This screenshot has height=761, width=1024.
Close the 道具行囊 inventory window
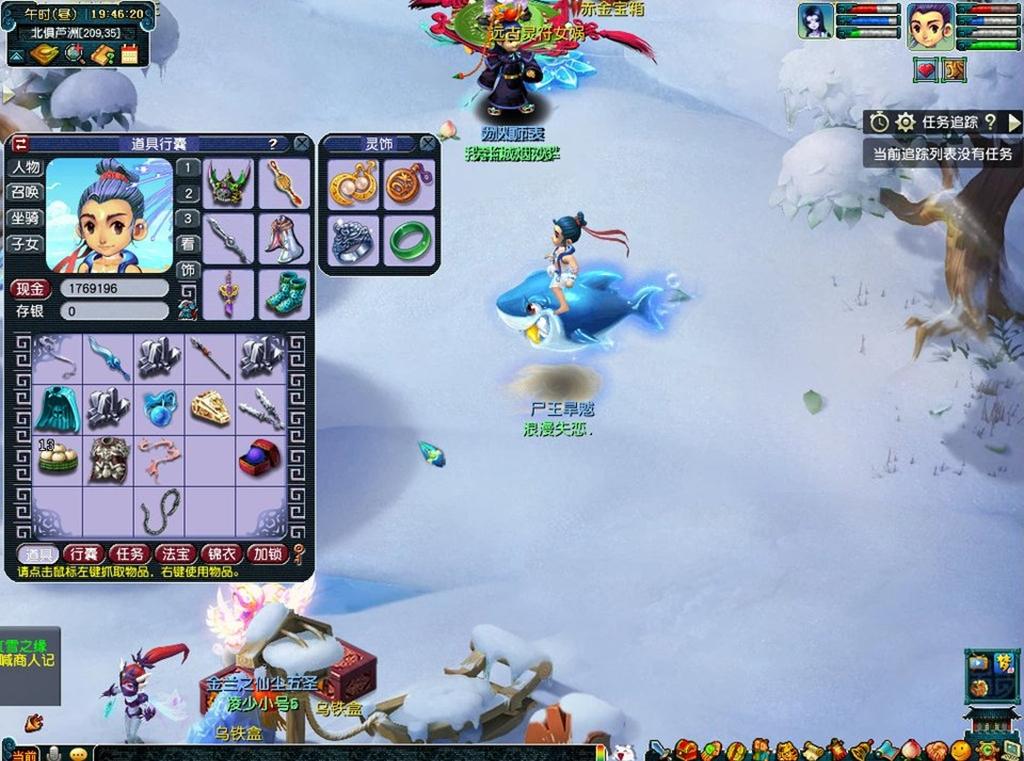(x=301, y=144)
